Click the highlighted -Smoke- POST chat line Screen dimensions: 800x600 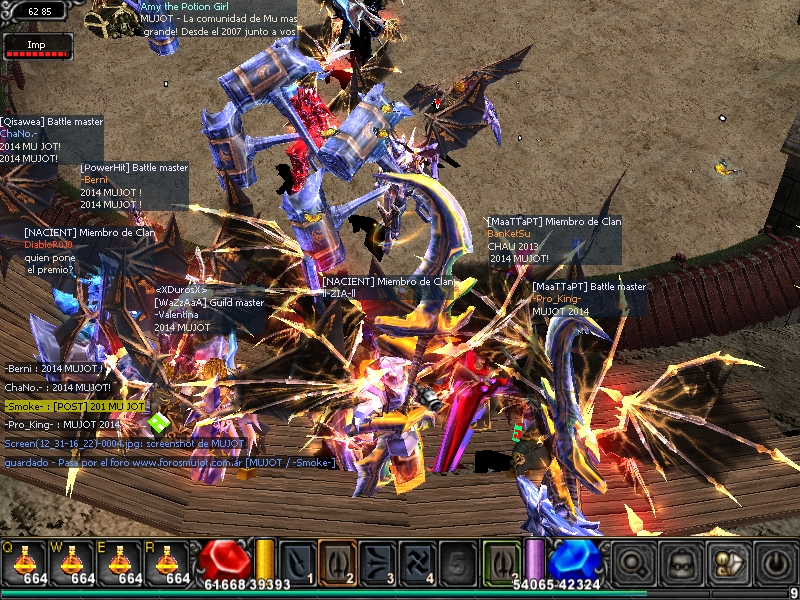click(75, 407)
